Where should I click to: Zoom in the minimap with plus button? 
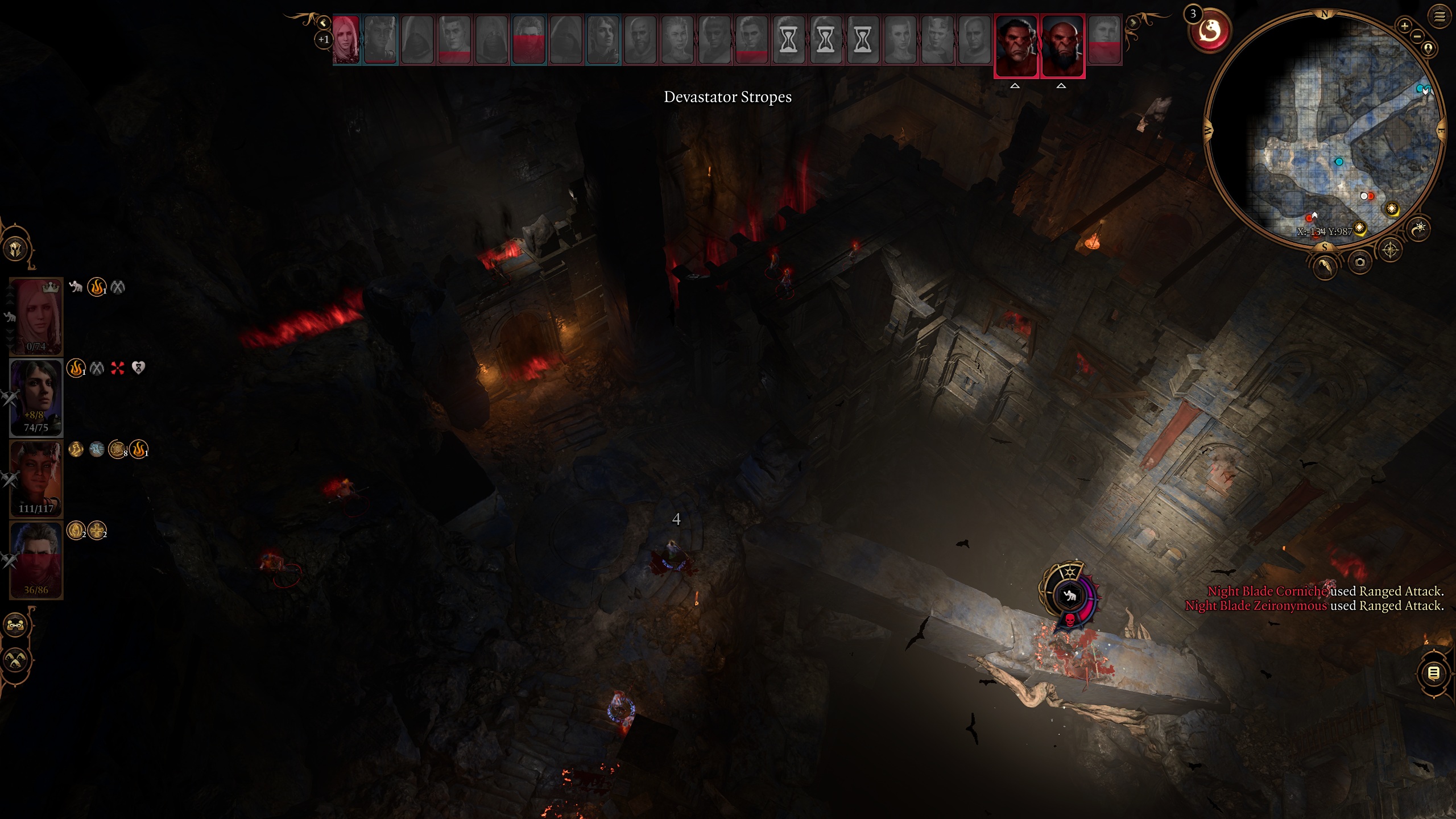[x=1404, y=26]
